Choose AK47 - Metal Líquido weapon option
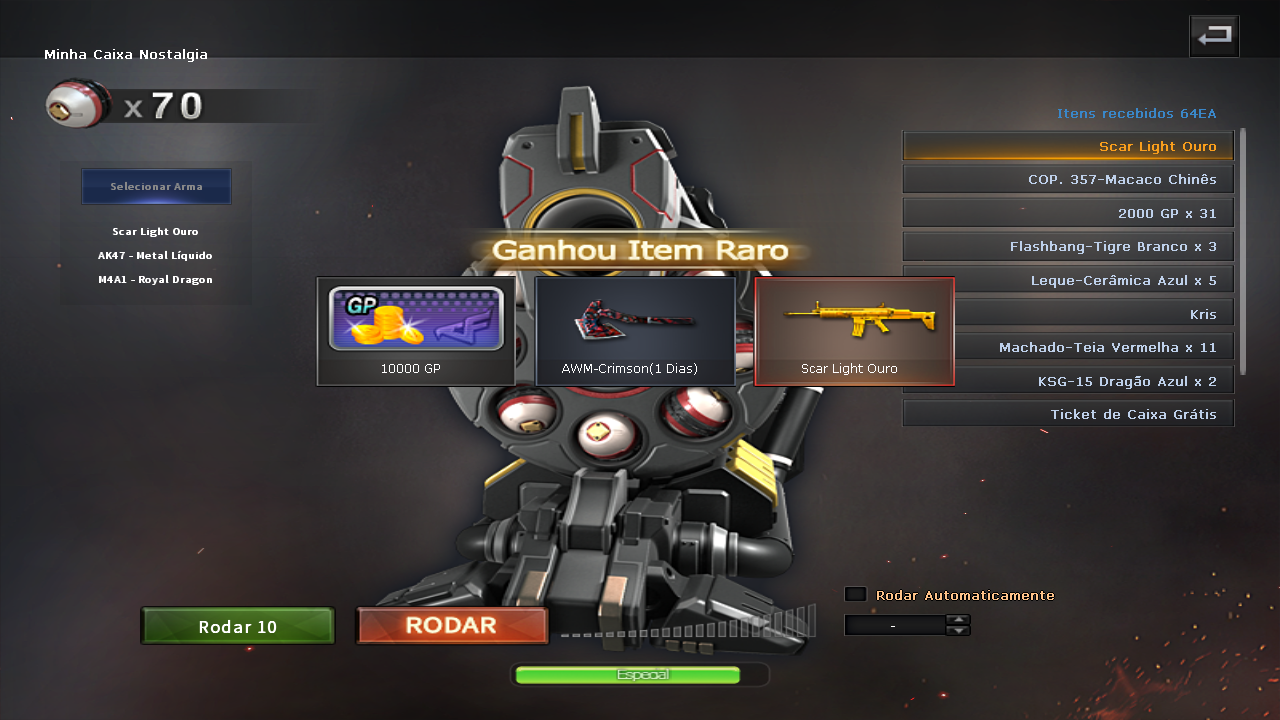The image size is (1280, 720). [155, 256]
